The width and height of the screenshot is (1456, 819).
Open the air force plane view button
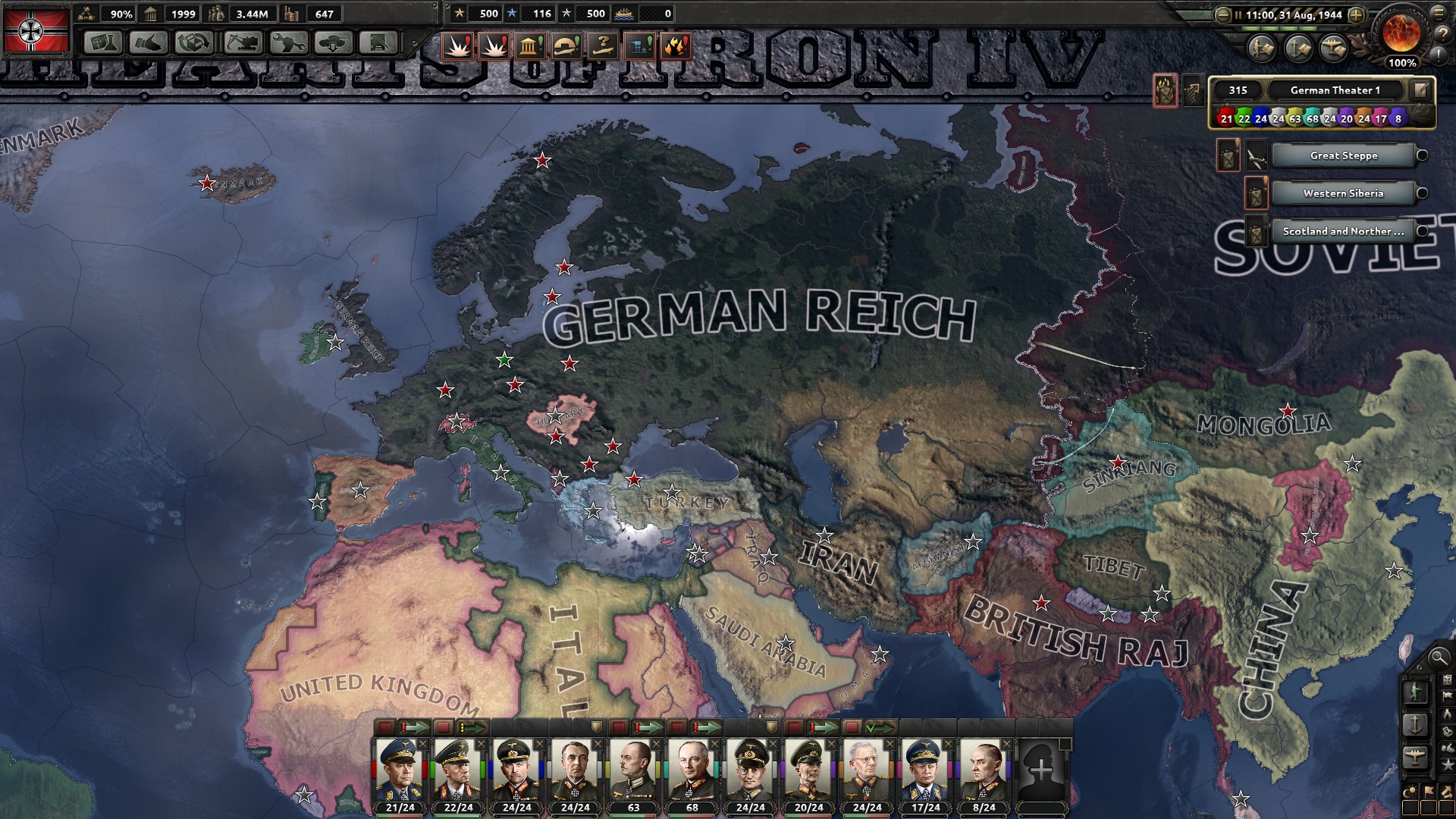[x=1415, y=756]
